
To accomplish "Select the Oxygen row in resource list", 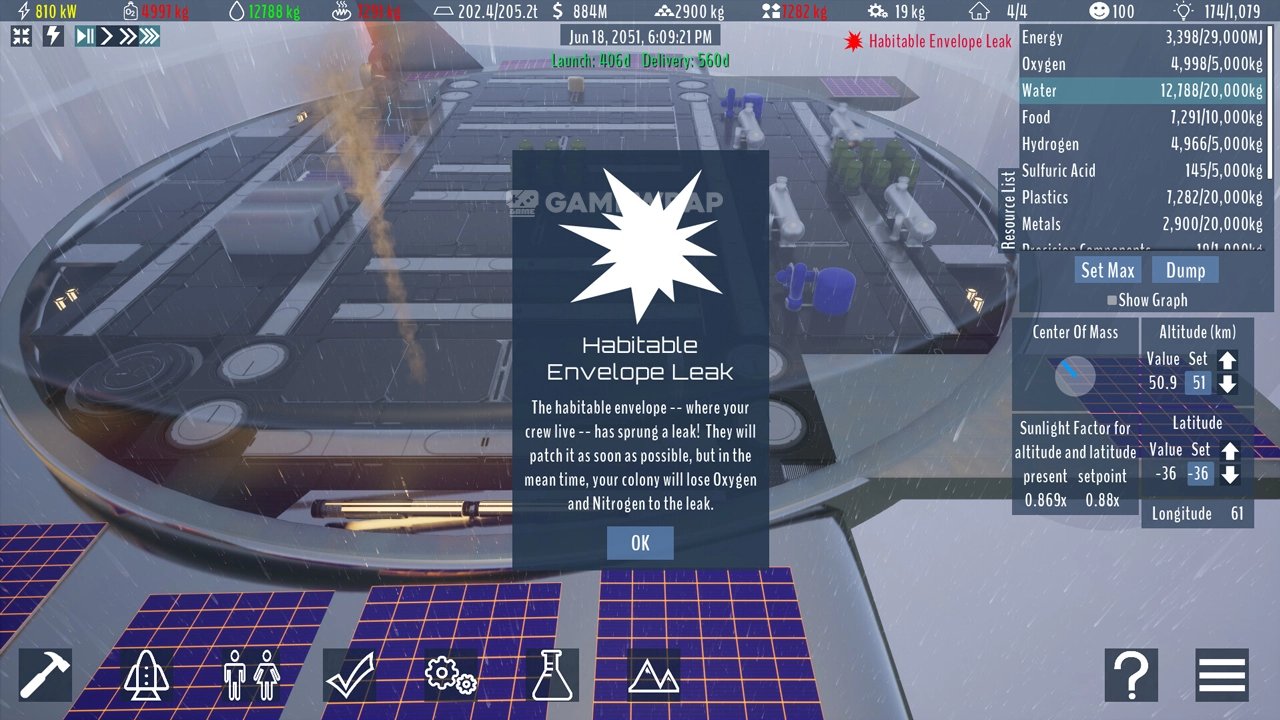I will [1142, 64].
